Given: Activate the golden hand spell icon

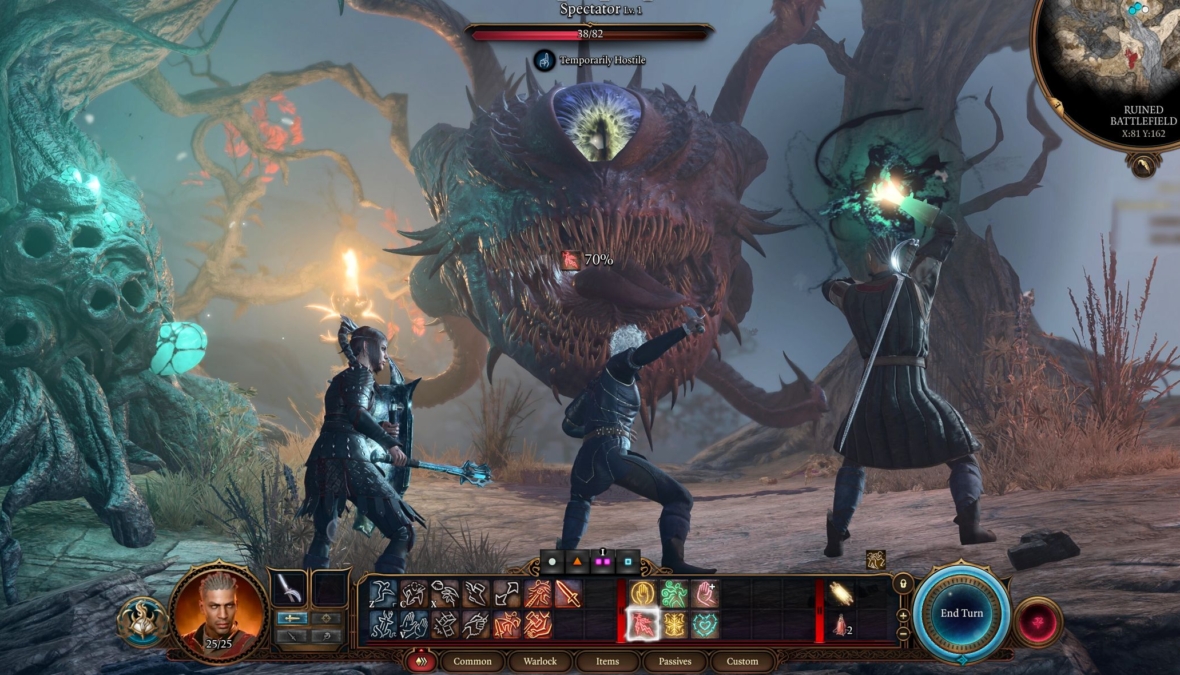Looking at the screenshot, I should point(641,594).
